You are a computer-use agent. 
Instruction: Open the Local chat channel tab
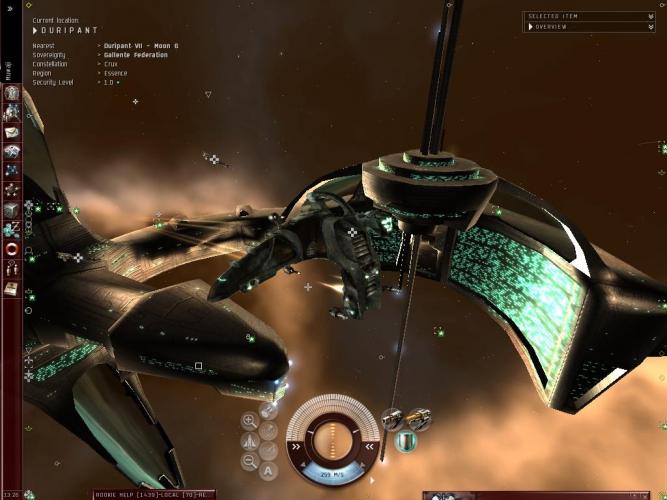point(163,494)
